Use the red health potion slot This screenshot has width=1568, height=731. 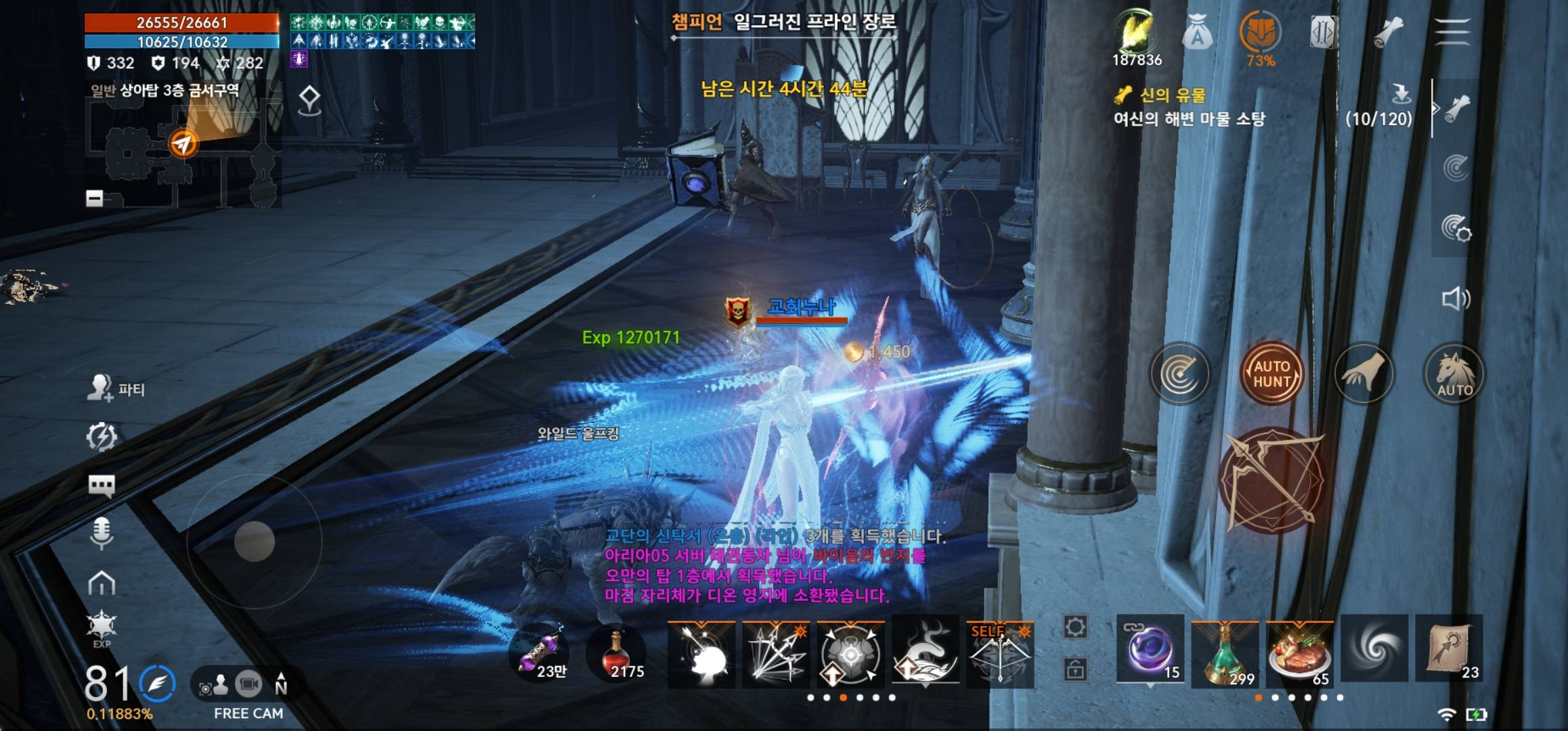616,653
